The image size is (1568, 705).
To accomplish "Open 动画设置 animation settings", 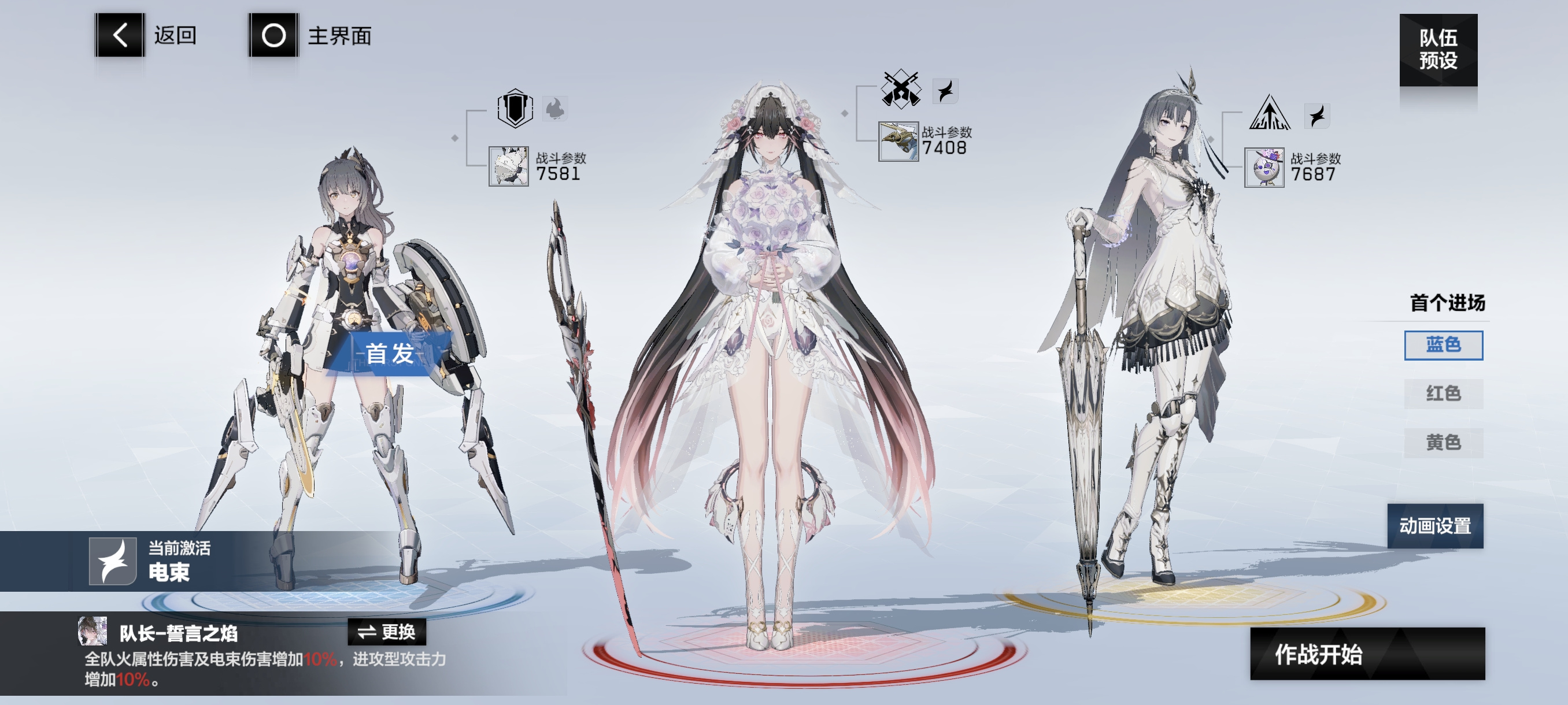I will (x=1434, y=525).
